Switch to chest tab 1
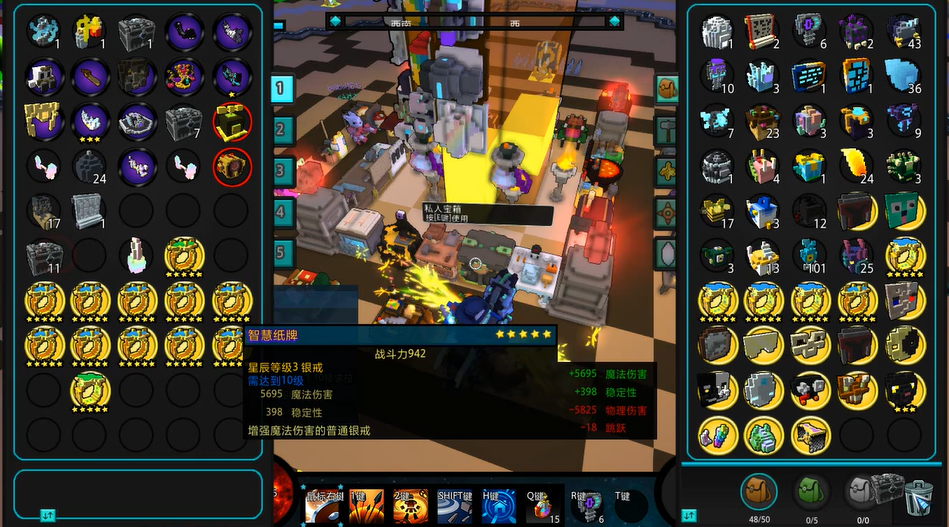Viewport: 949px width, 527px height. click(x=282, y=88)
